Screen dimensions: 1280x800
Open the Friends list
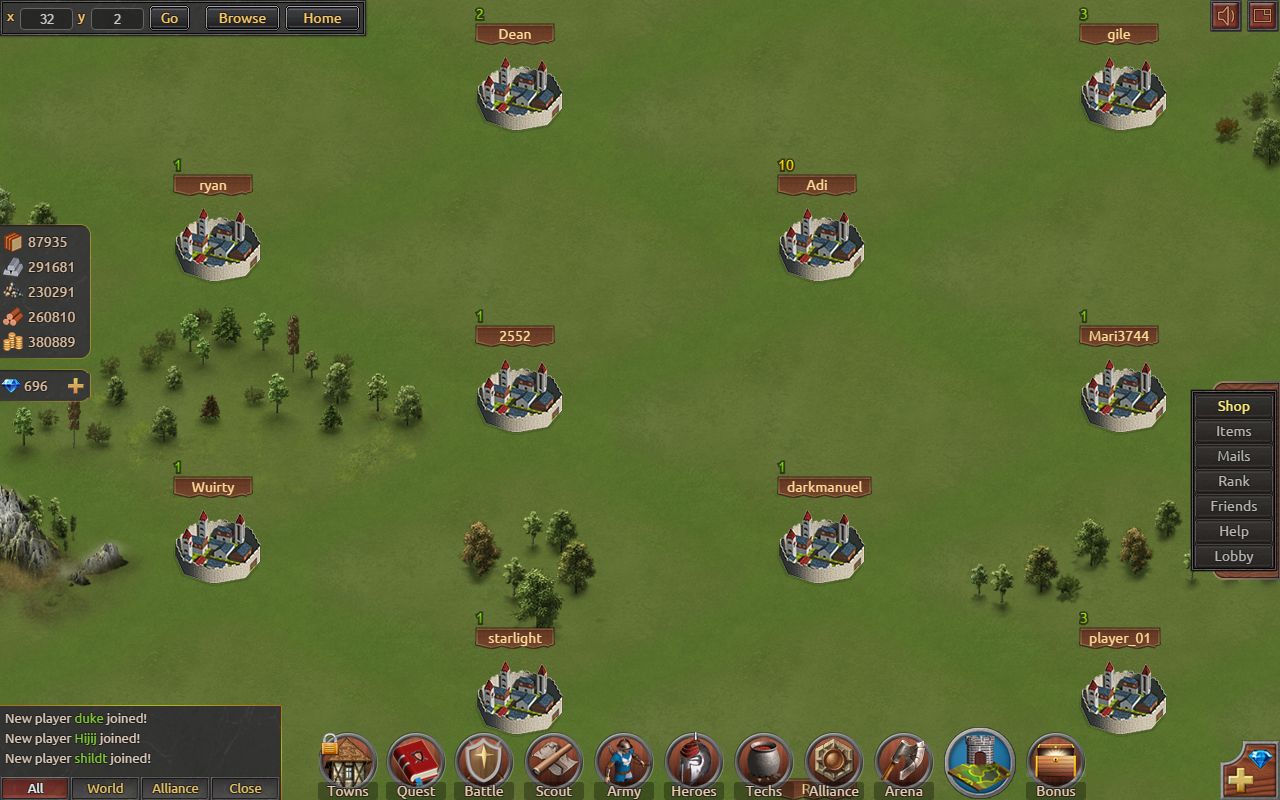pos(1233,506)
